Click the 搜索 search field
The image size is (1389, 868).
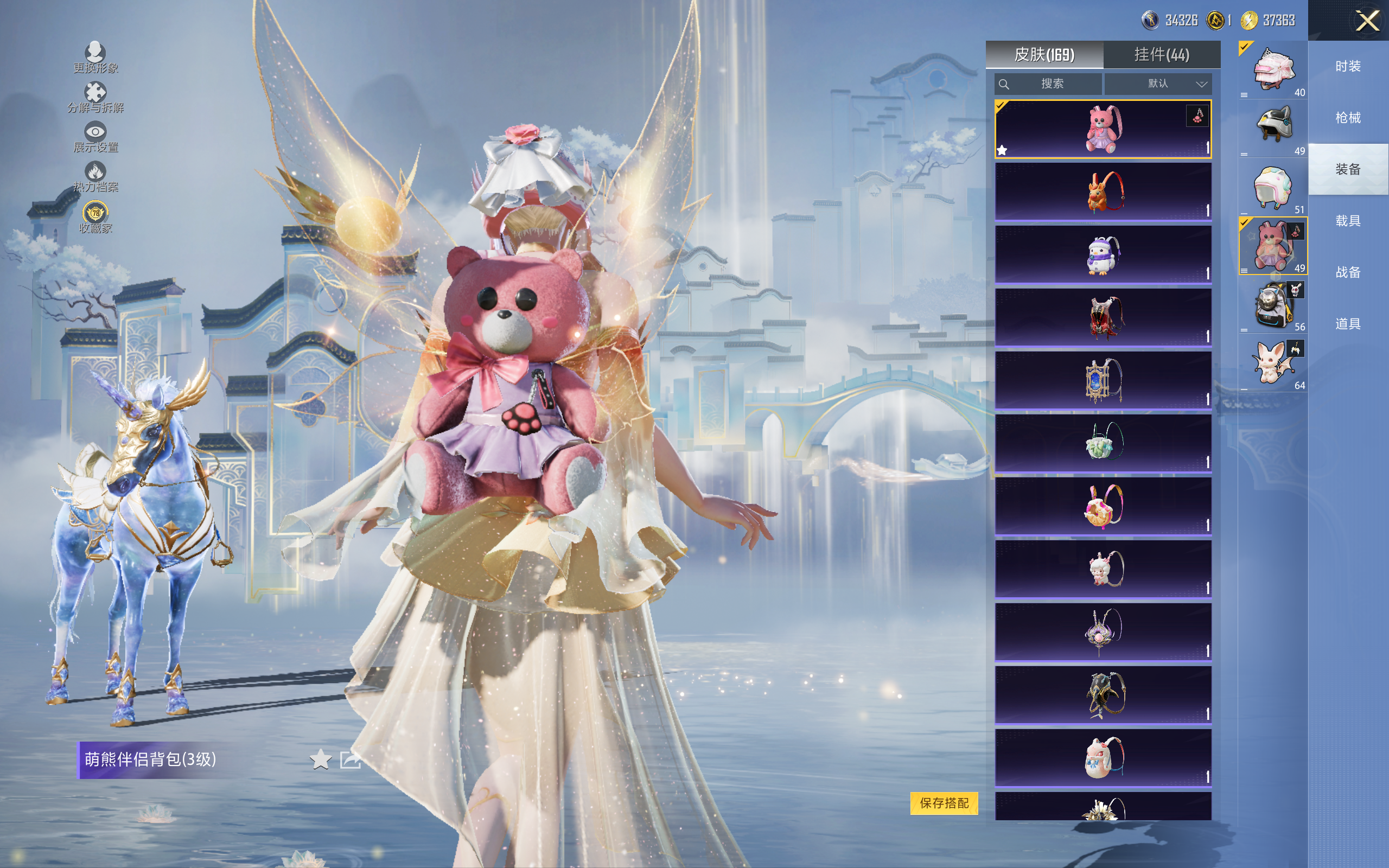pyautogui.click(x=1049, y=84)
